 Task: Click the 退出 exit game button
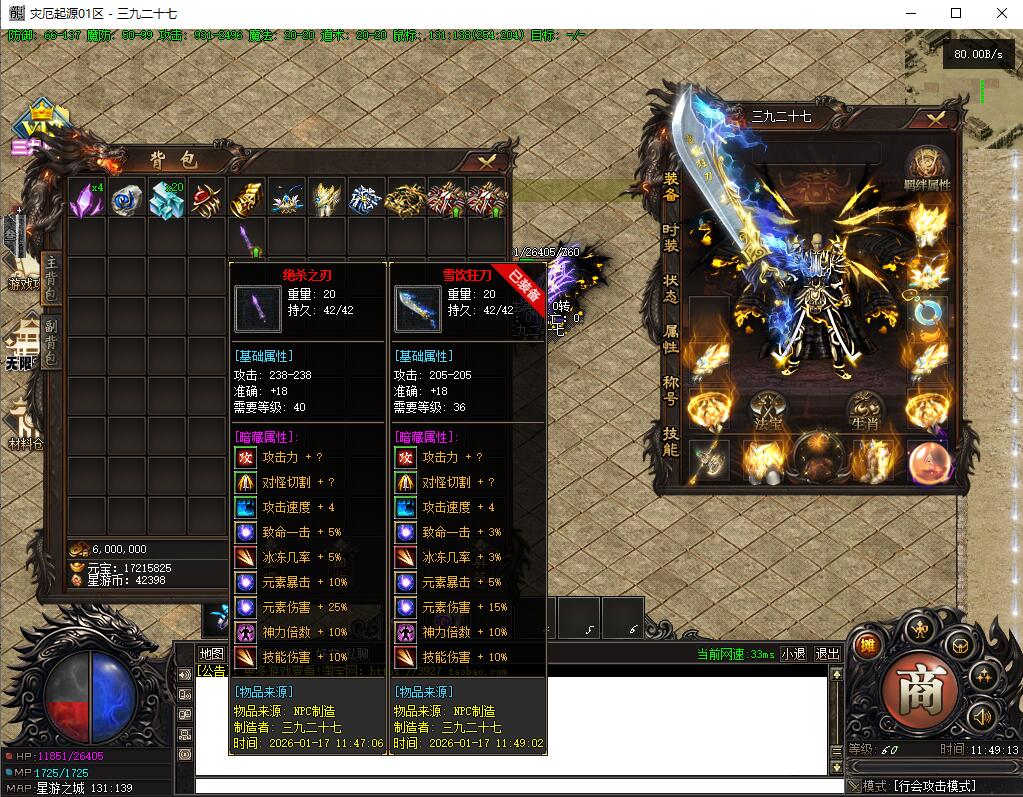pyautogui.click(x=828, y=654)
